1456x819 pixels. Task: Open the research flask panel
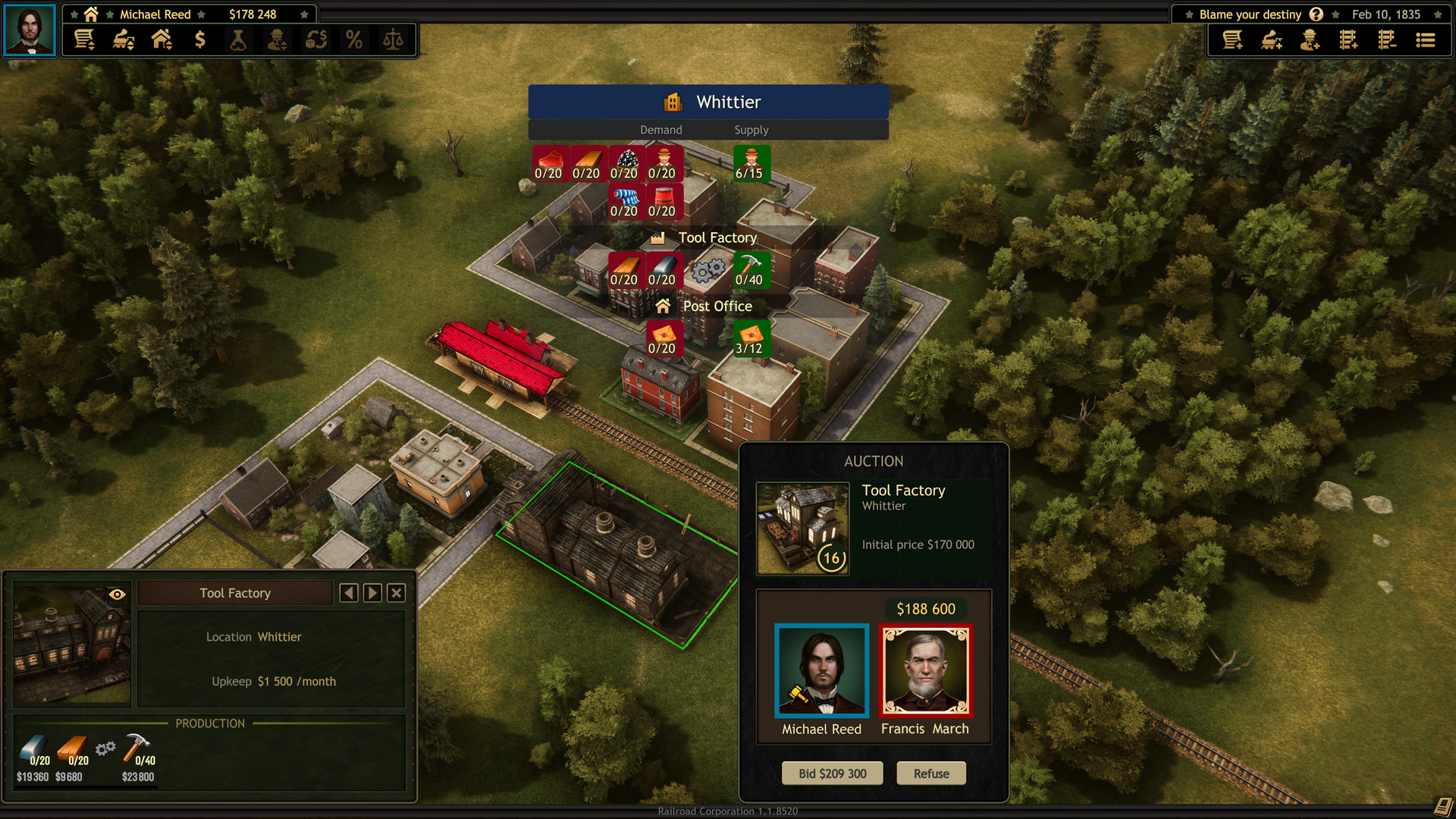pyautogui.click(x=239, y=39)
